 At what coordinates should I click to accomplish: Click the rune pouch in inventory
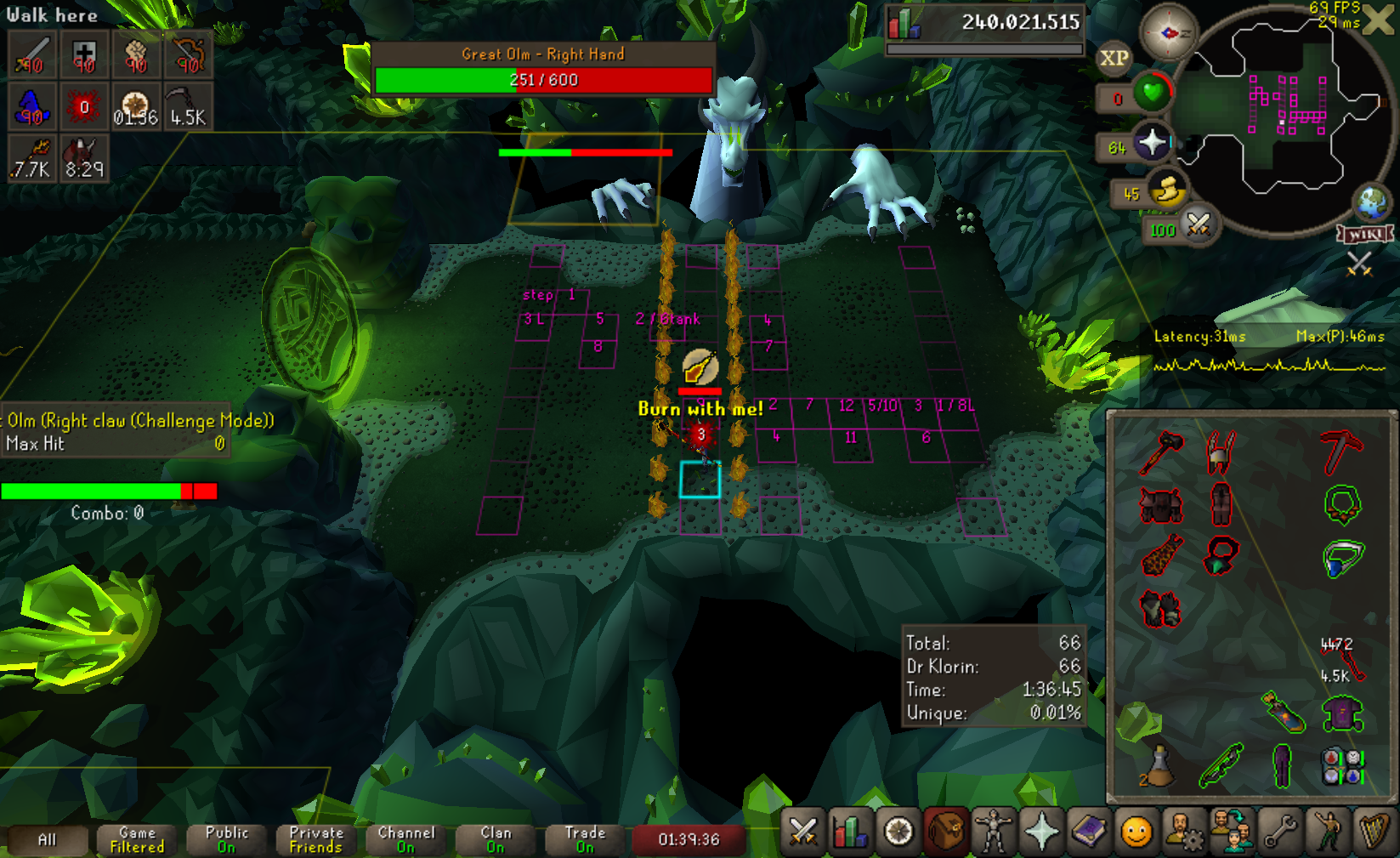click(1343, 765)
